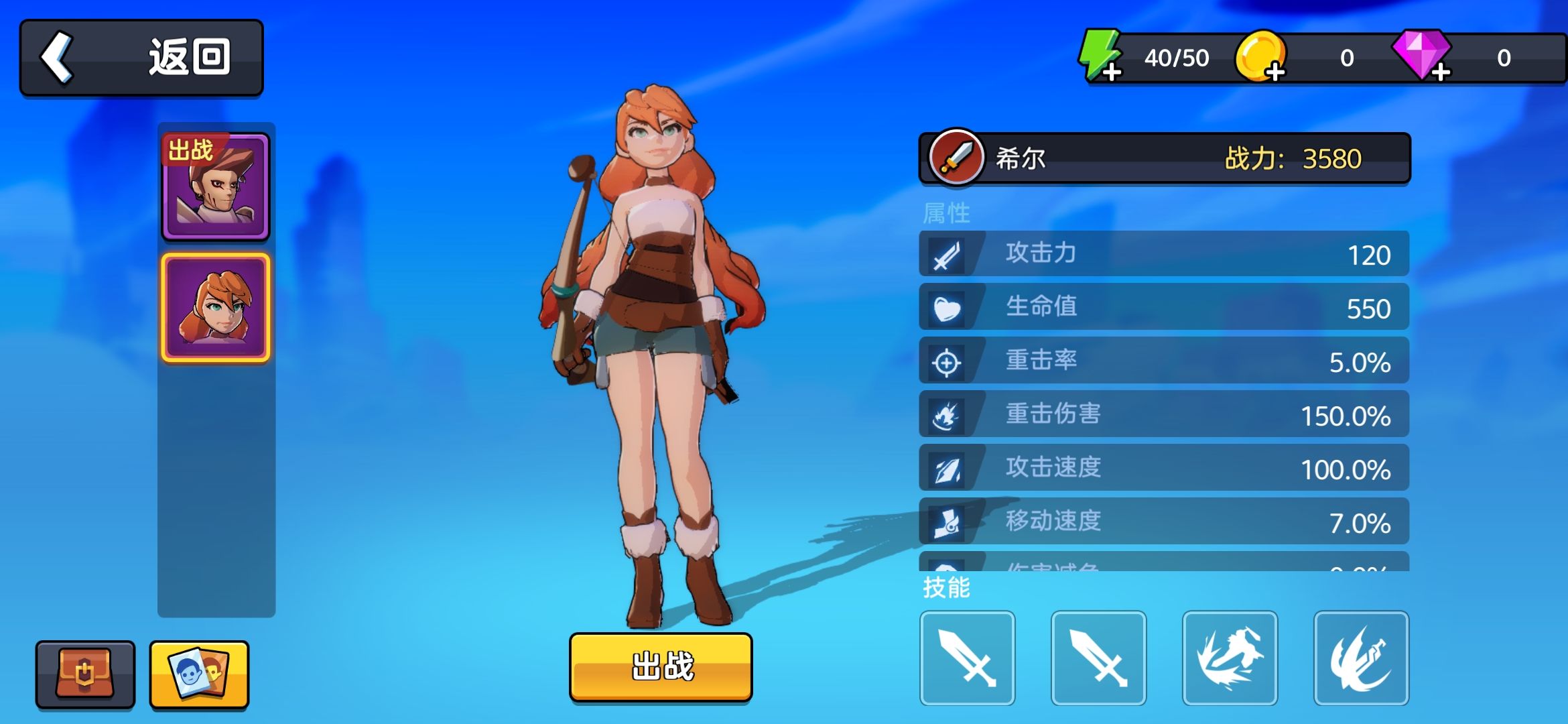Add more energy with the lightning plus icon
Screen dimensions: 1568x724
(x=1111, y=72)
